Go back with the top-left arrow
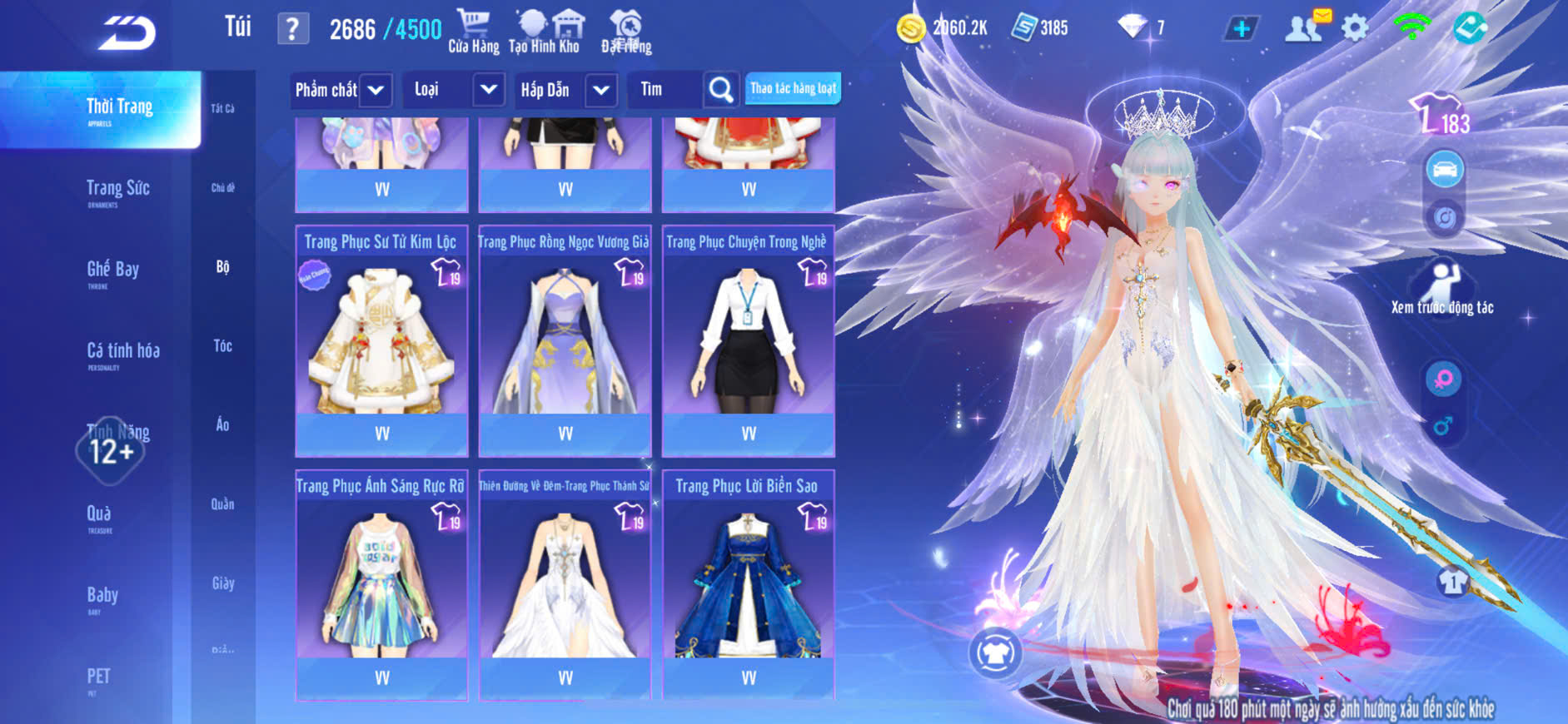This screenshot has height=724, width=1568. 127,33
